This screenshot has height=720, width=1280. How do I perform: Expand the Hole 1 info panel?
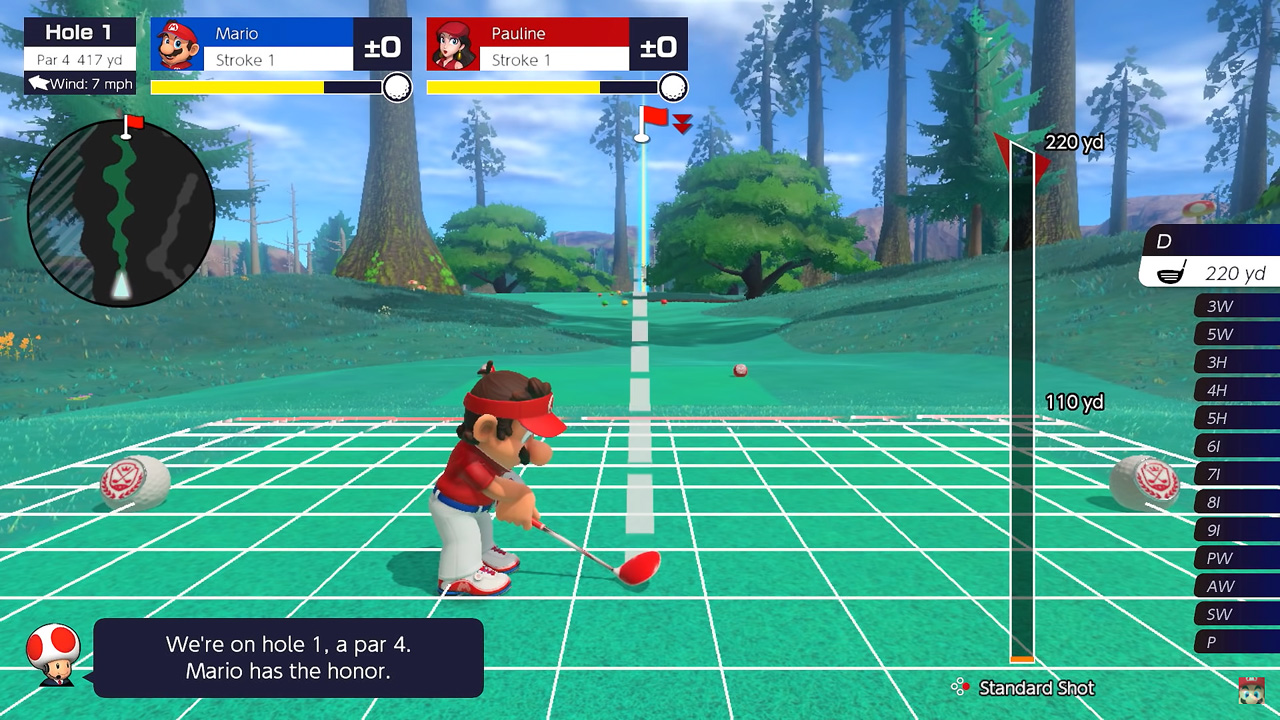(x=79, y=32)
